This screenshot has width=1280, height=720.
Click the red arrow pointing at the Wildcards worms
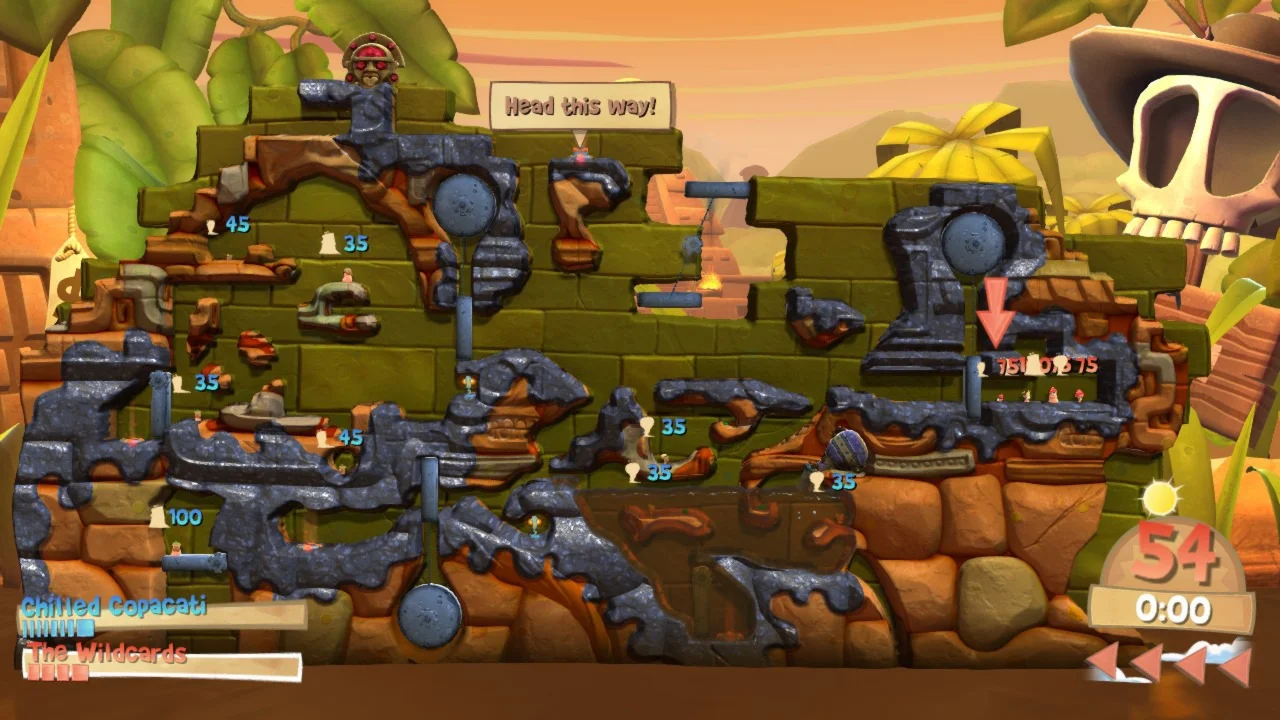996,310
